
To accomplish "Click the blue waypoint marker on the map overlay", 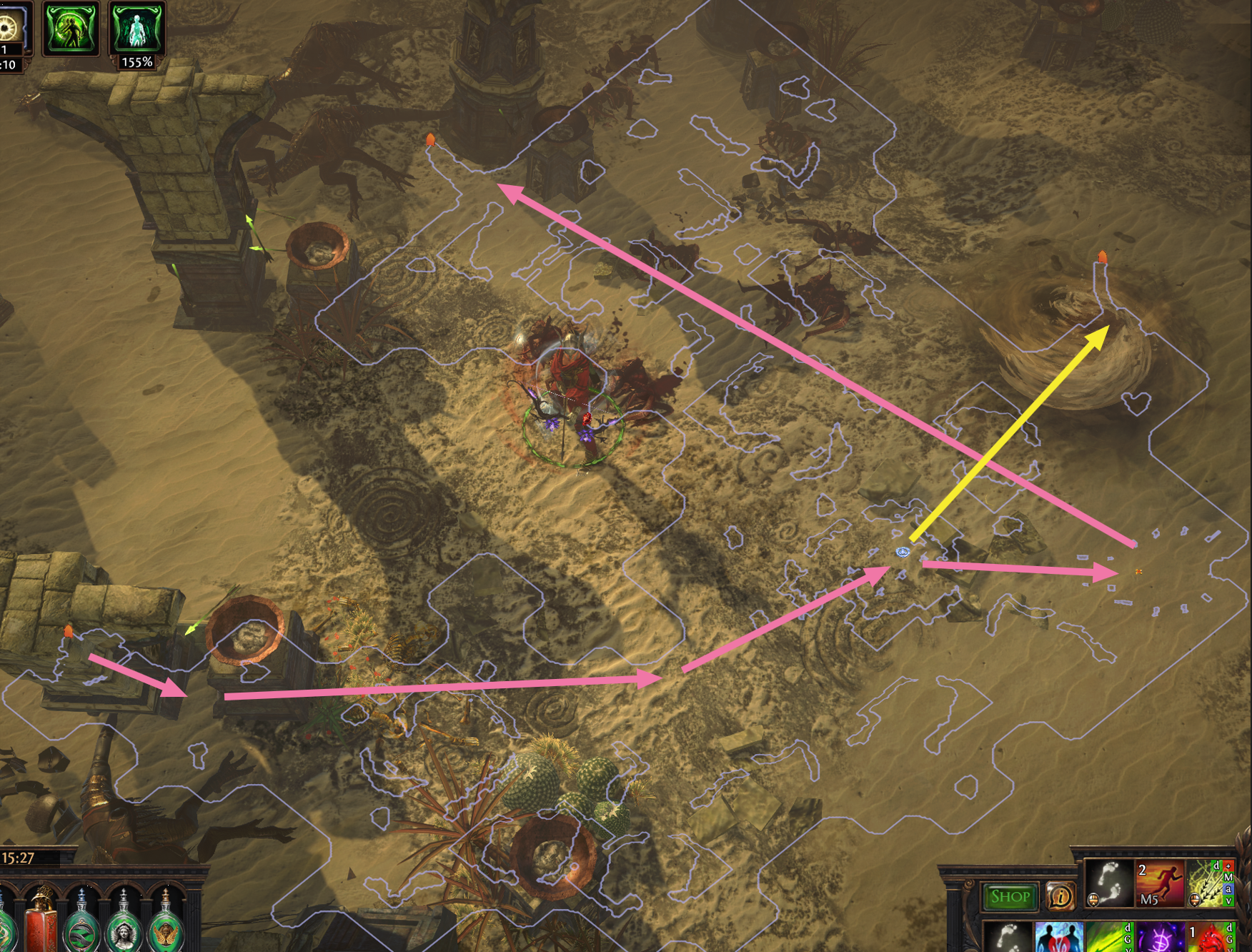I will click(x=903, y=552).
